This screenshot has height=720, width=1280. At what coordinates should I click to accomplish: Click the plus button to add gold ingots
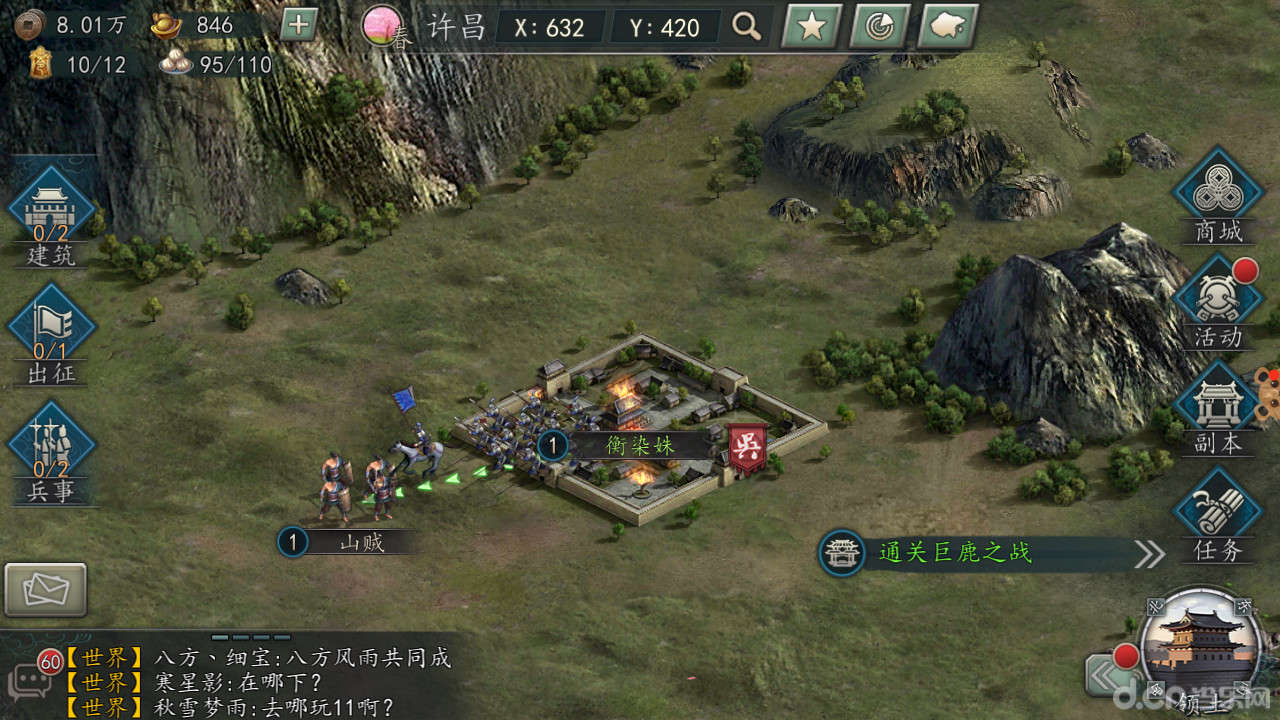click(x=298, y=25)
